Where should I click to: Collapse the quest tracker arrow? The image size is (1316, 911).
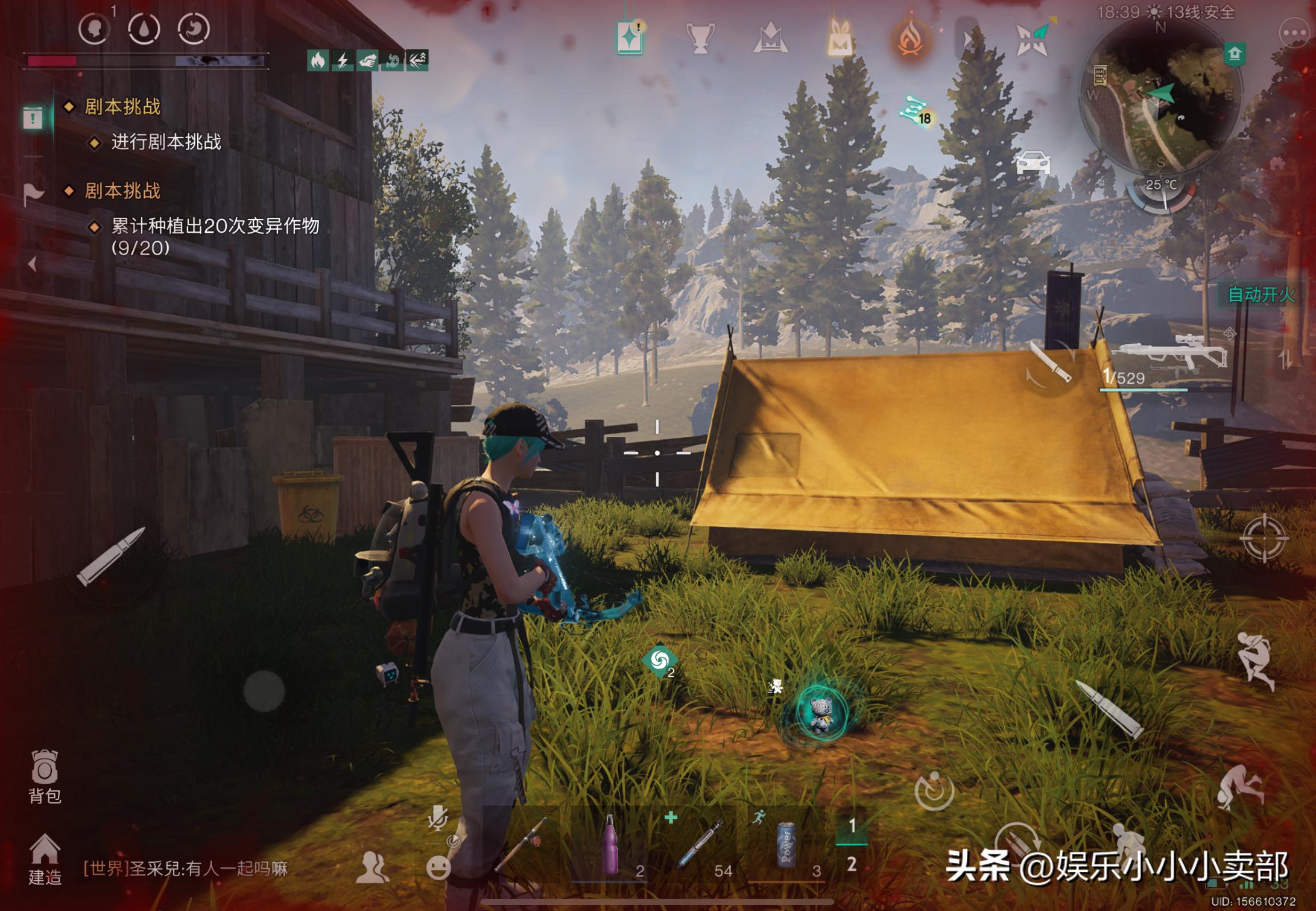33,264
